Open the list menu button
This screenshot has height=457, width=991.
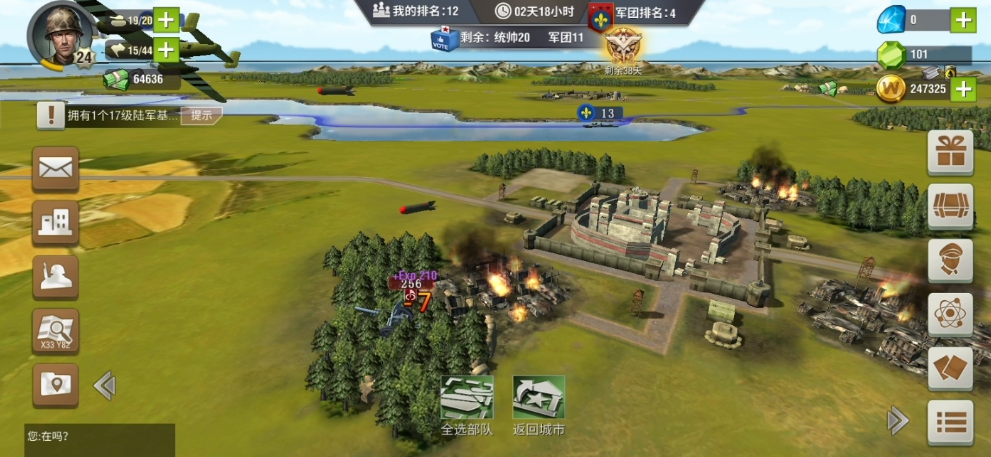[x=950, y=422]
